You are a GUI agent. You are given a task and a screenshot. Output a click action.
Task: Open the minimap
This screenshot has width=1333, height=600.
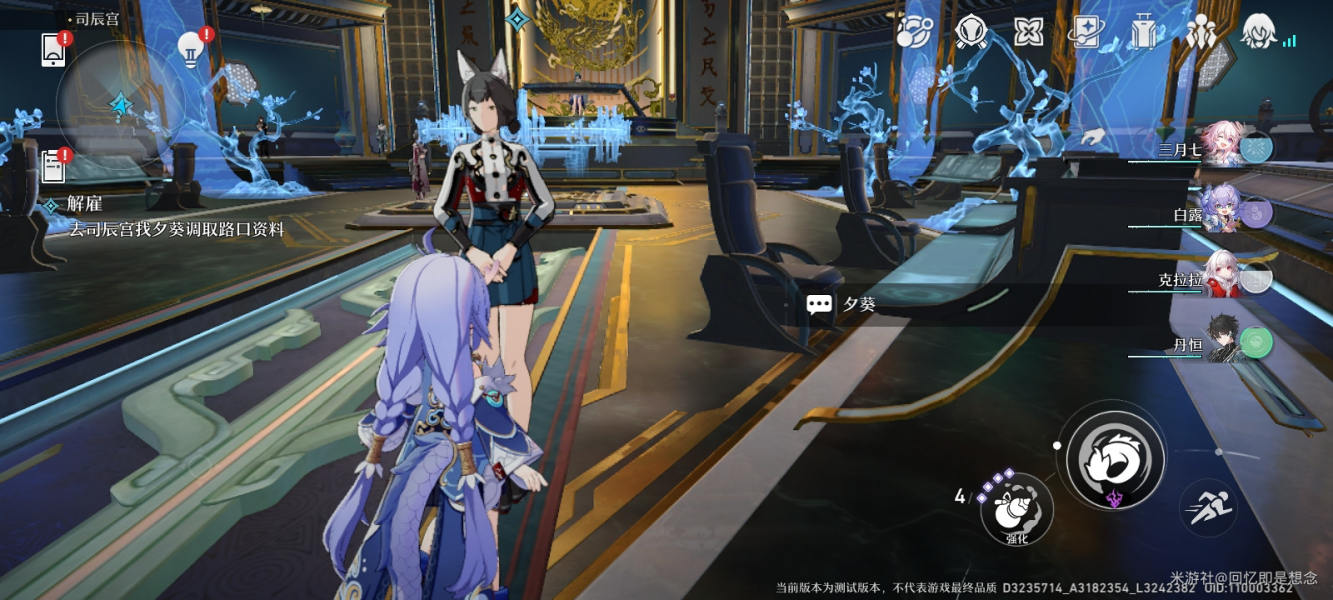(x=119, y=103)
